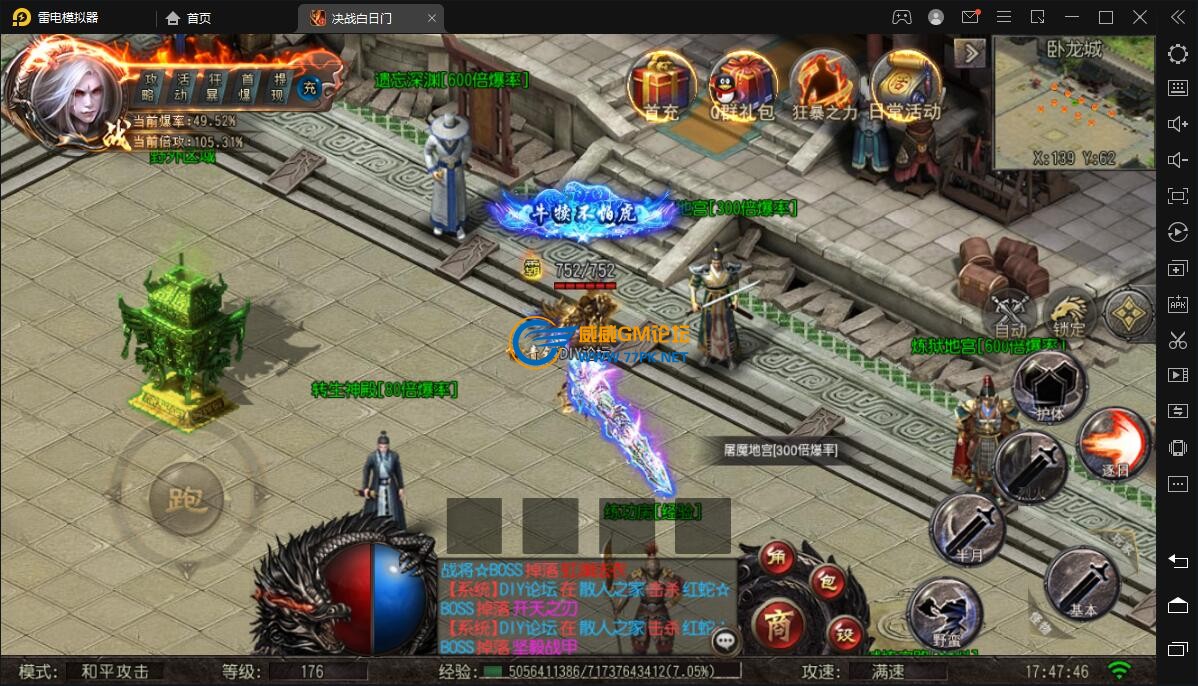Tap the blue 充 recharge orb
This screenshot has height=686, width=1198.
[312, 87]
